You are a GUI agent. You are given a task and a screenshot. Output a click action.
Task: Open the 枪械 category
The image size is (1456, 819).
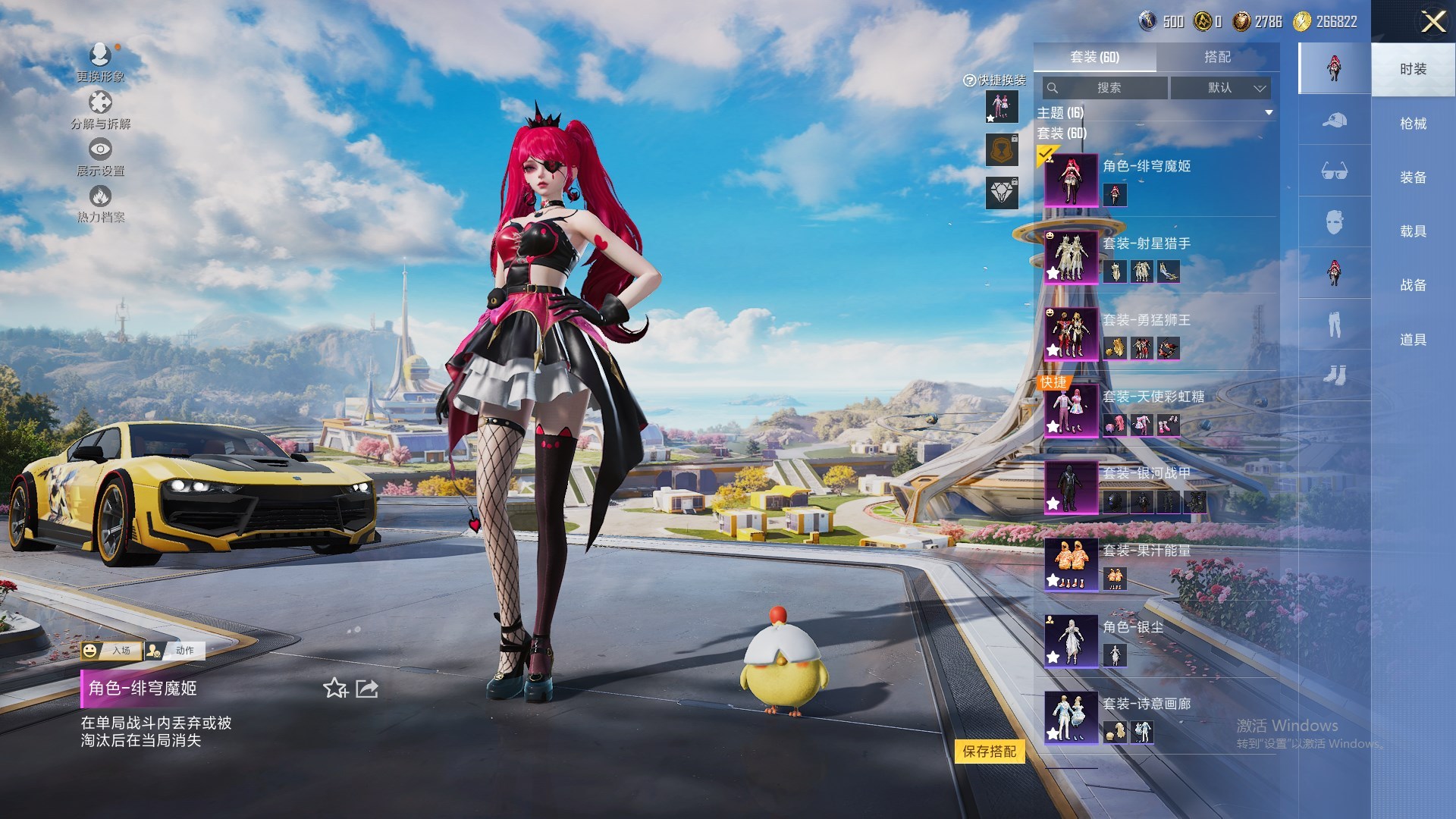tap(1413, 124)
